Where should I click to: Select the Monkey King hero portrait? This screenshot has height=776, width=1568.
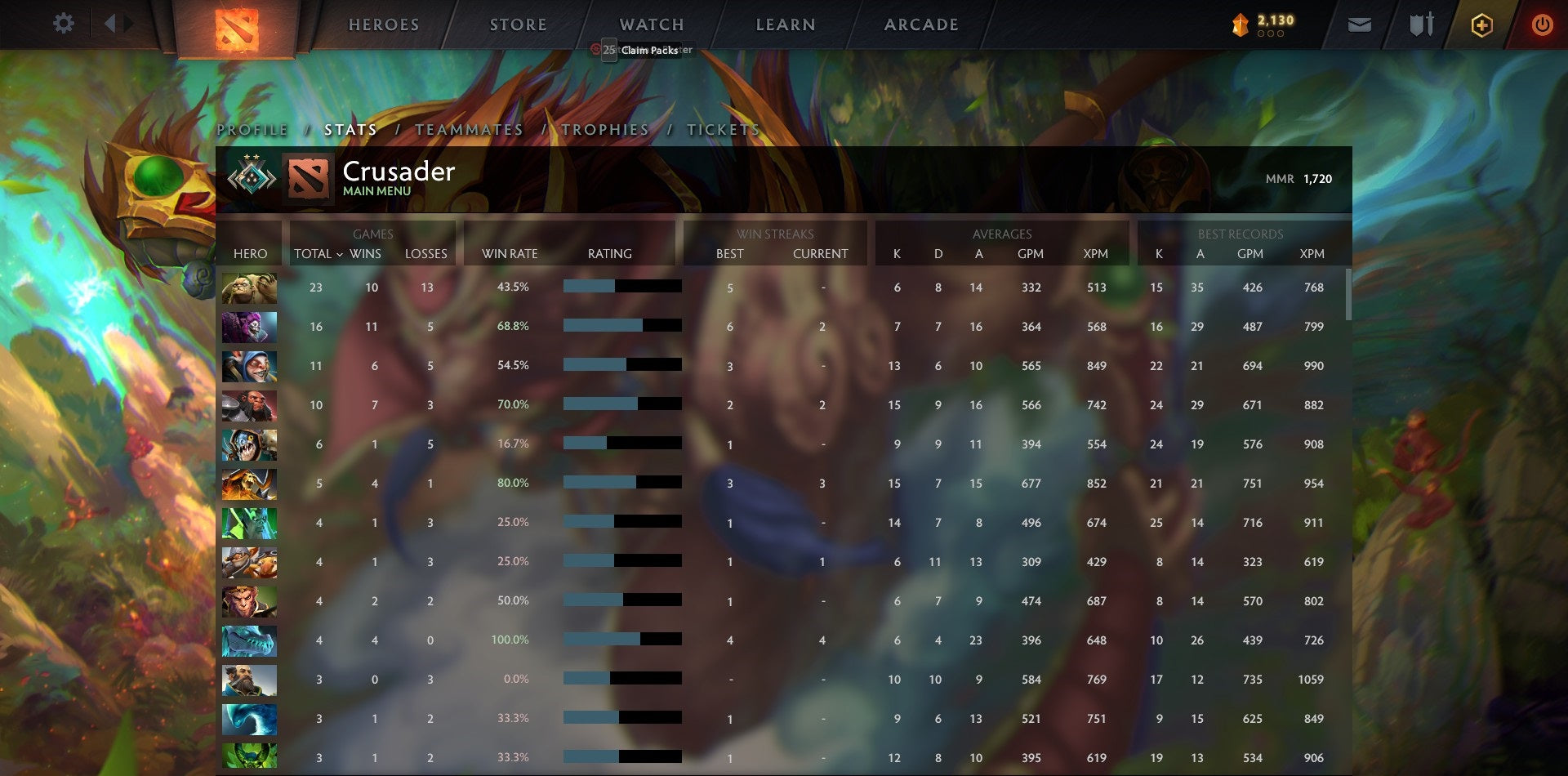249,601
